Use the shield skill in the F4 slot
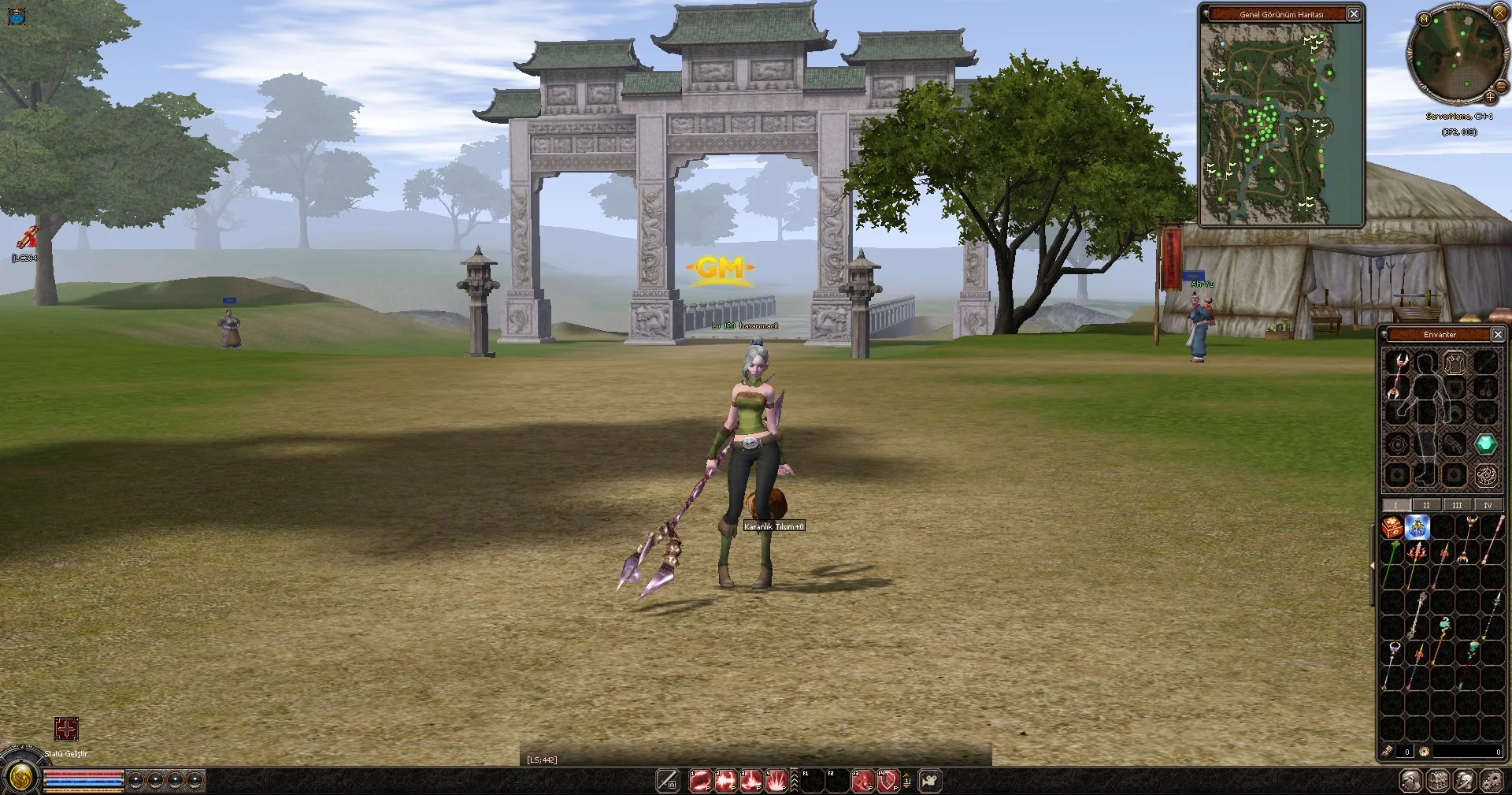The image size is (1512, 795). coord(888,779)
